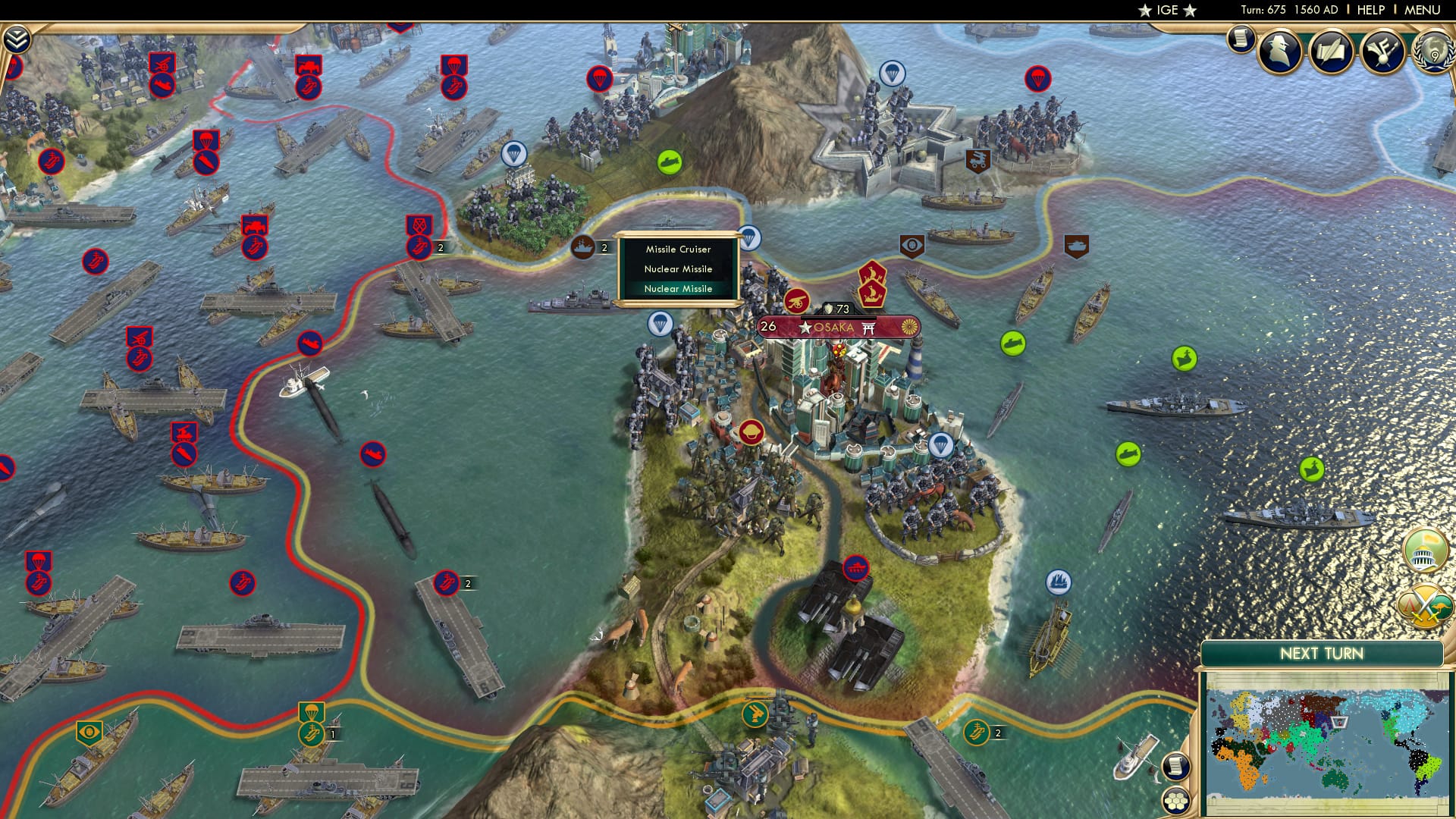Select the first Nuclear Missile entry
The width and height of the screenshot is (1456, 819).
point(677,268)
